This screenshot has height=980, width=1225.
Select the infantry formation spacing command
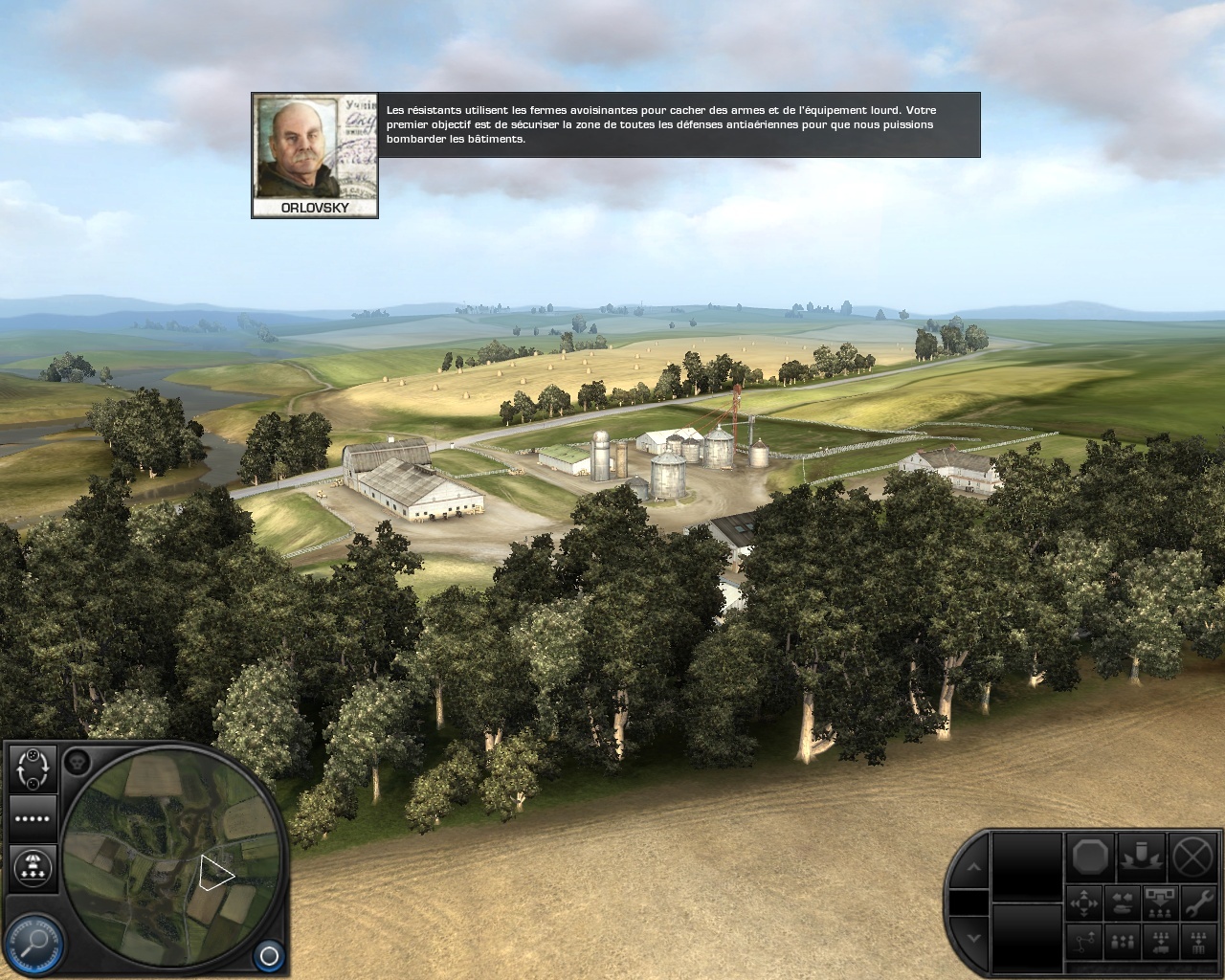coord(1123,942)
